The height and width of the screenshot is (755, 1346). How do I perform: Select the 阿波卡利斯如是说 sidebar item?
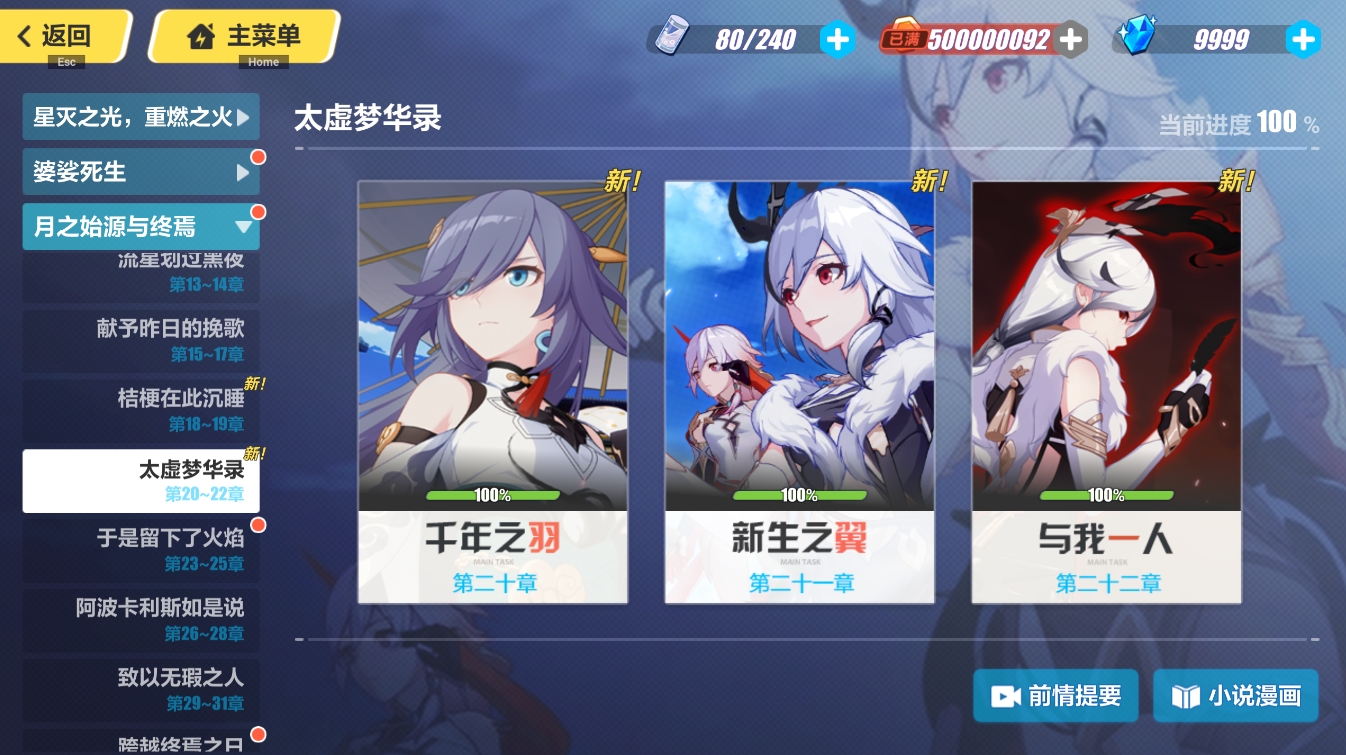click(x=141, y=619)
